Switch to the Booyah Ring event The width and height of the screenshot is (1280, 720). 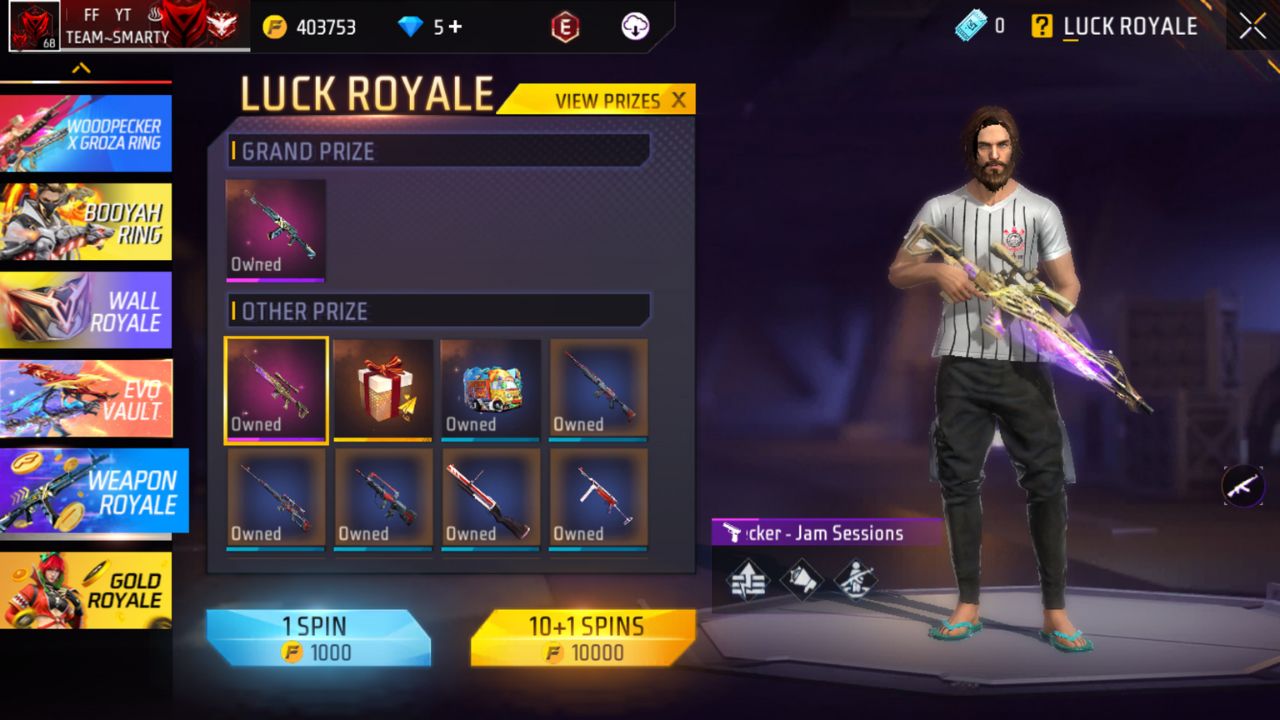pos(86,222)
